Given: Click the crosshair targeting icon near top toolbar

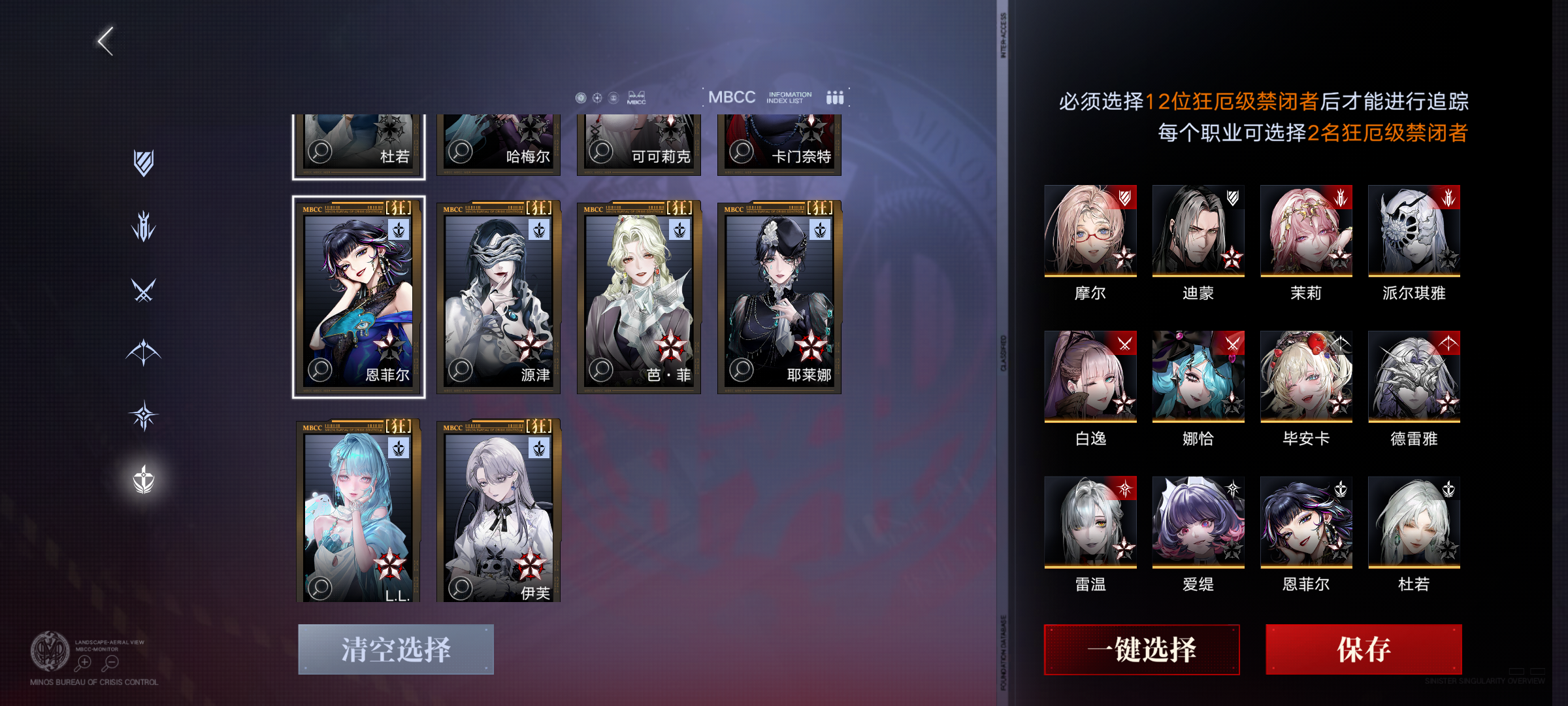Looking at the screenshot, I should (x=598, y=97).
